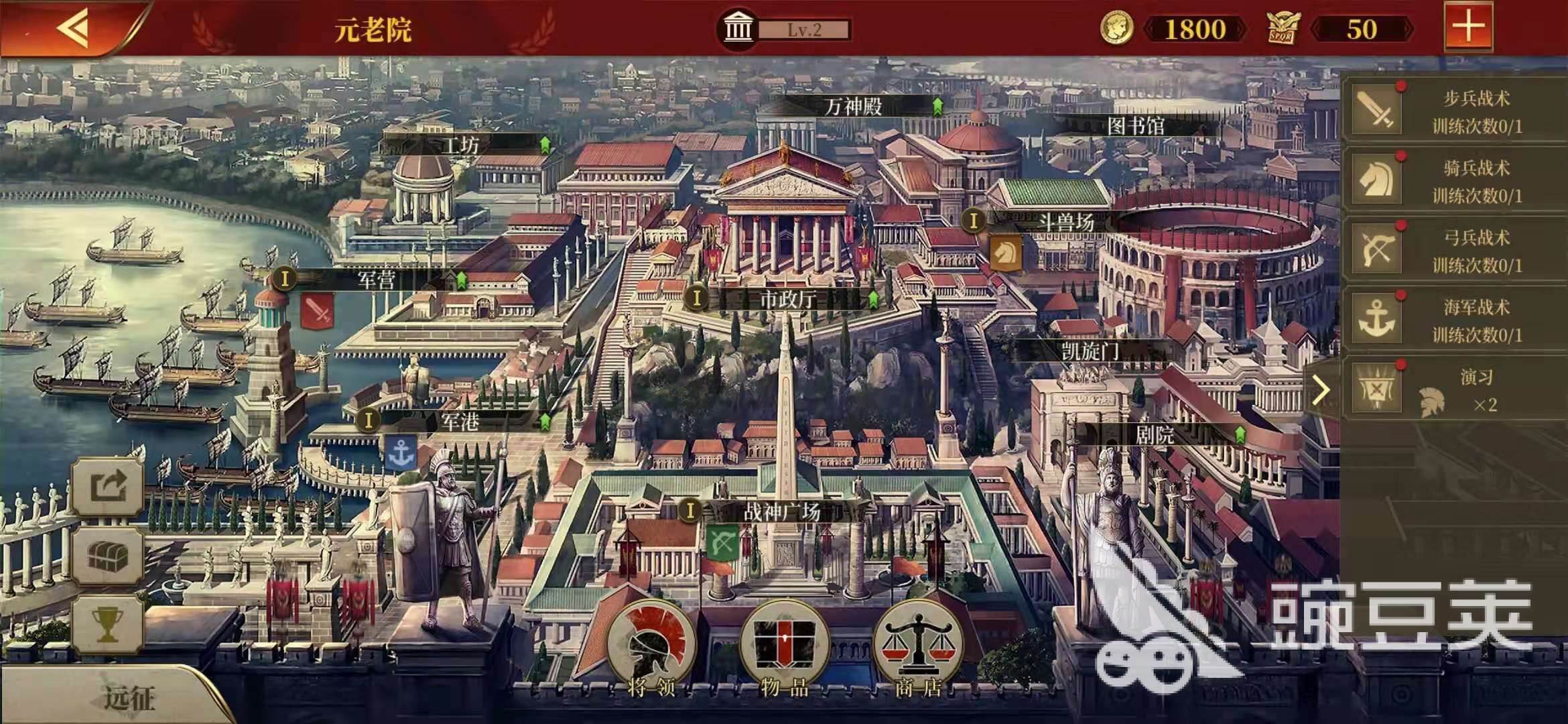Go back using the arrow button
This screenshot has width=1568, height=724.
[x=74, y=28]
